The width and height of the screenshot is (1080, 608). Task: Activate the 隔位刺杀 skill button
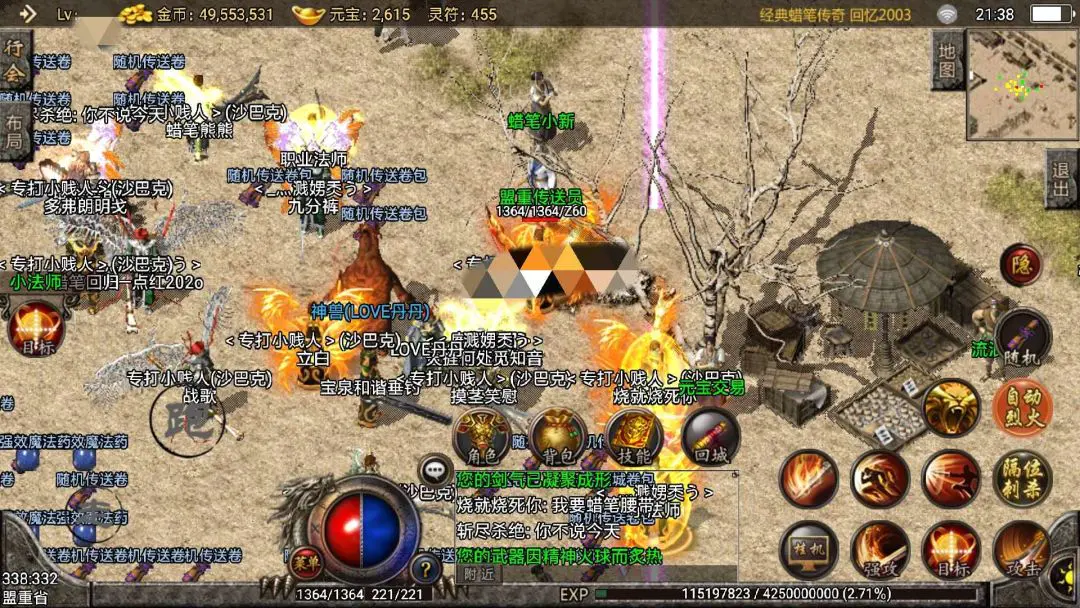tap(1022, 479)
